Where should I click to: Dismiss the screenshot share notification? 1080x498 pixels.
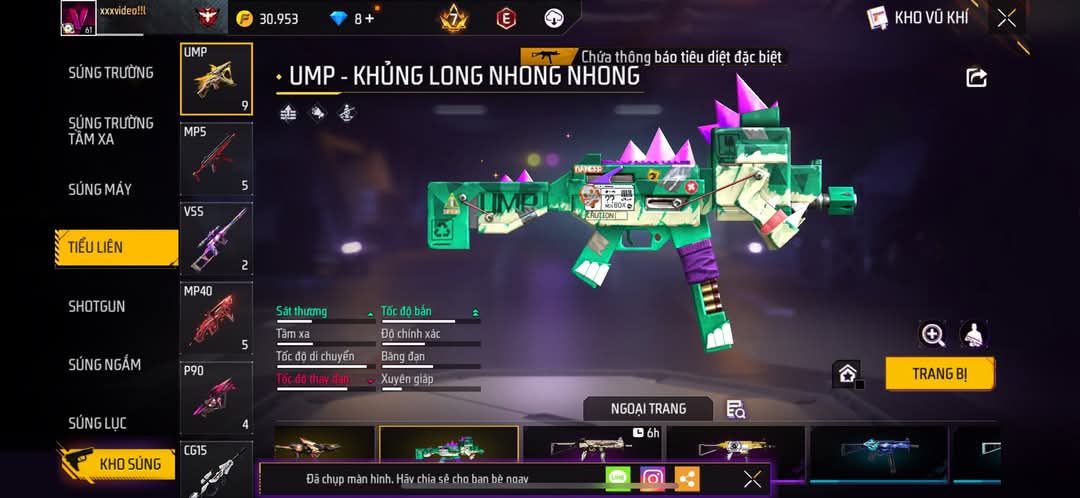tap(752, 479)
